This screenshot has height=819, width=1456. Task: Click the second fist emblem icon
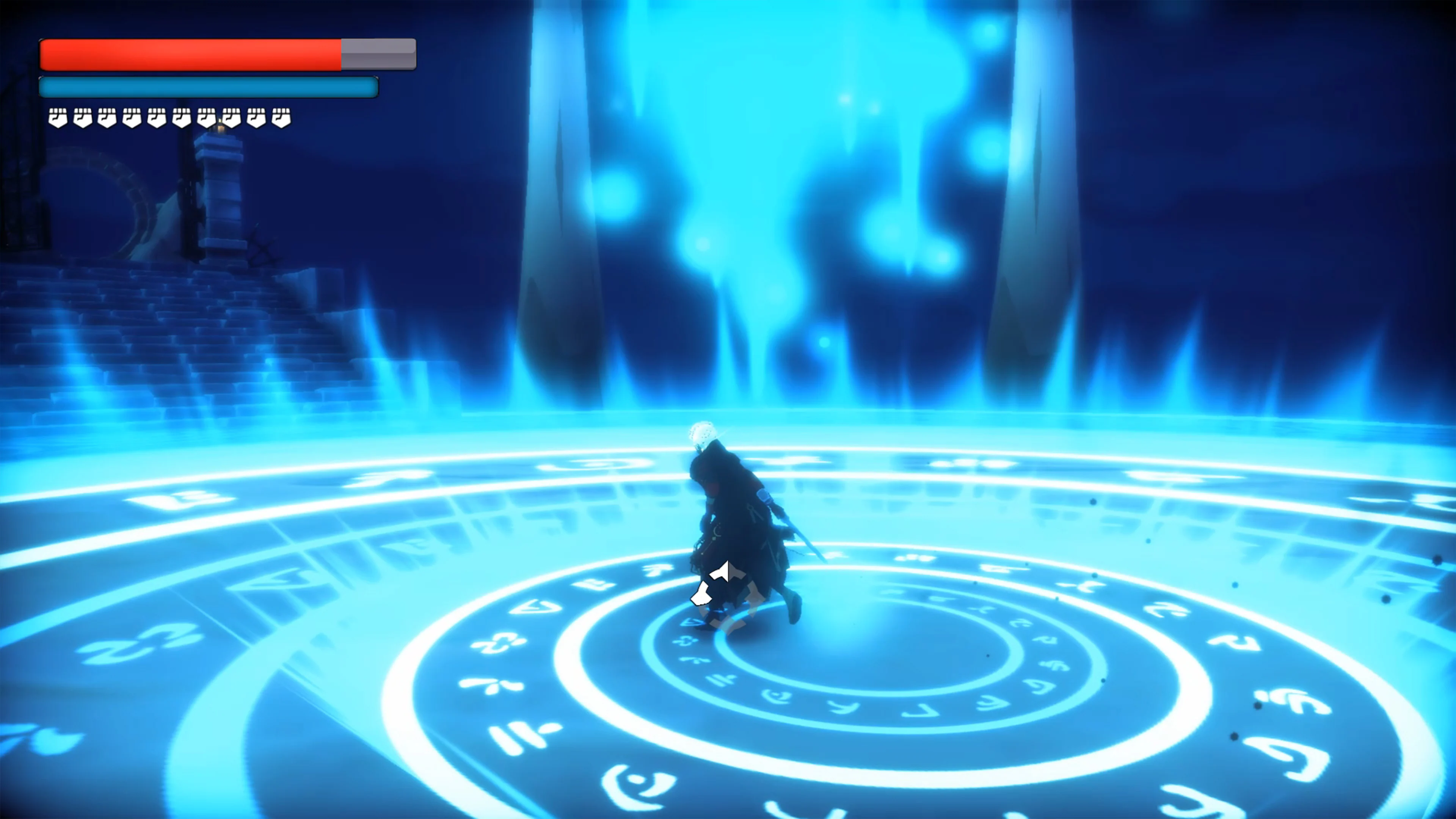click(83, 118)
